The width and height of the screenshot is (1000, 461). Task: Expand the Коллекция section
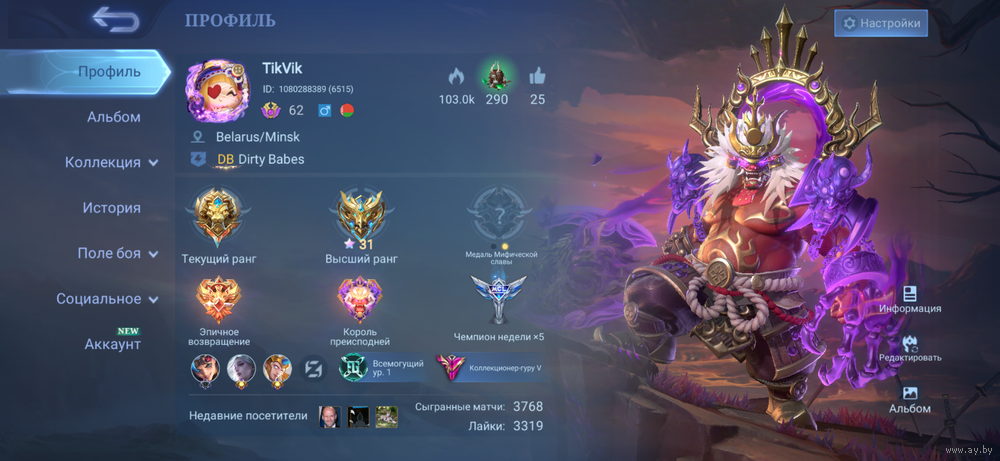coord(111,162)
